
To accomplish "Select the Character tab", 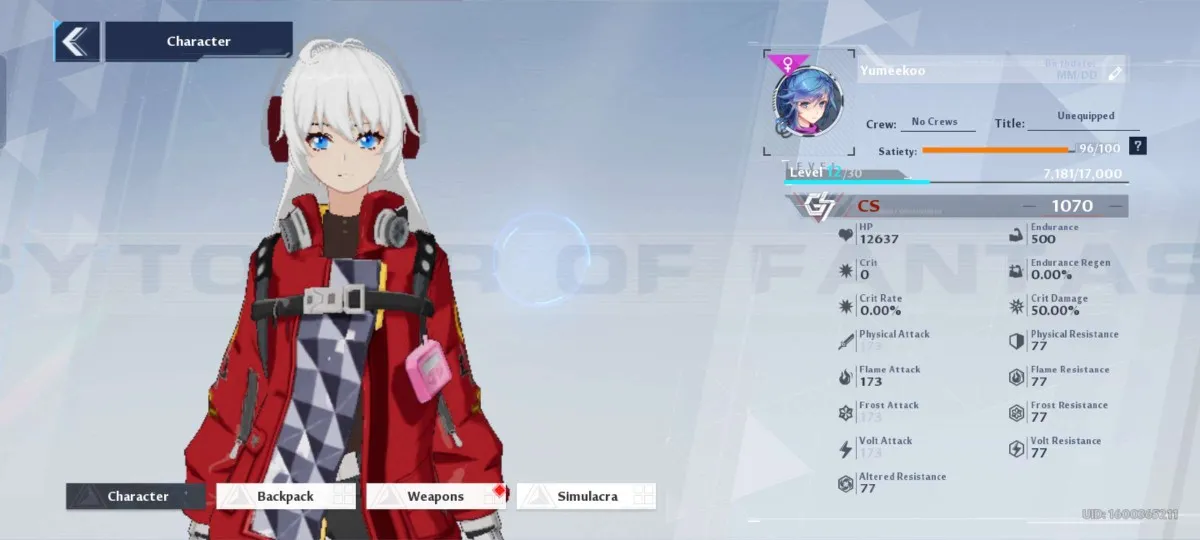I will tap(136, 496).
